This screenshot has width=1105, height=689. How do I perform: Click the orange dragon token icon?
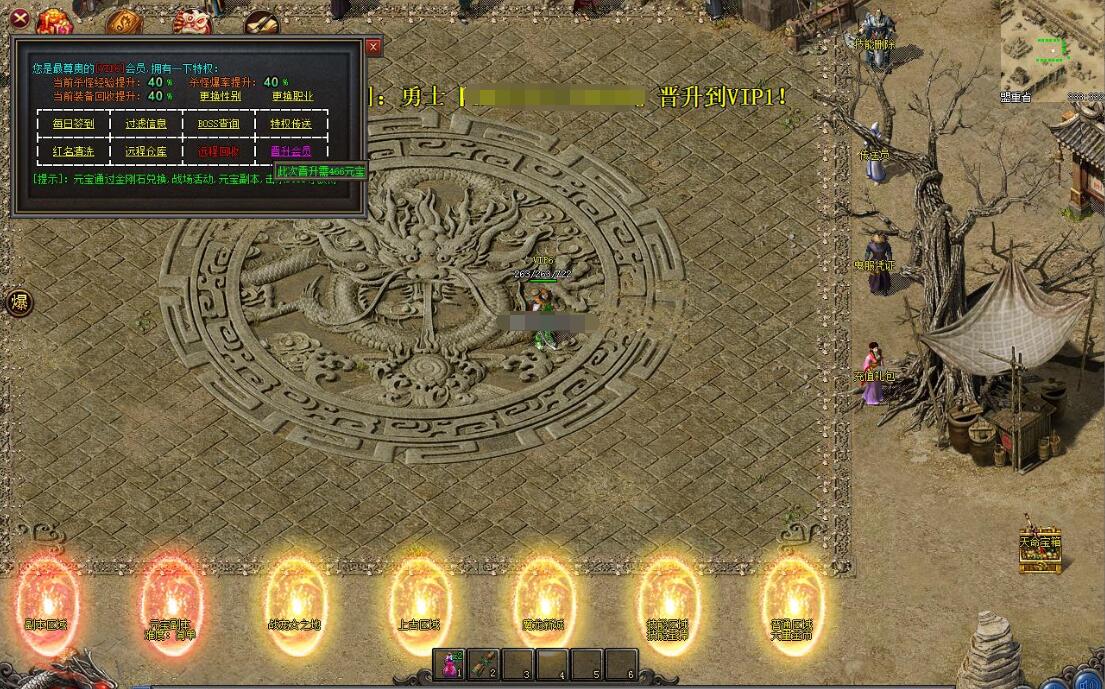[125, 22]
